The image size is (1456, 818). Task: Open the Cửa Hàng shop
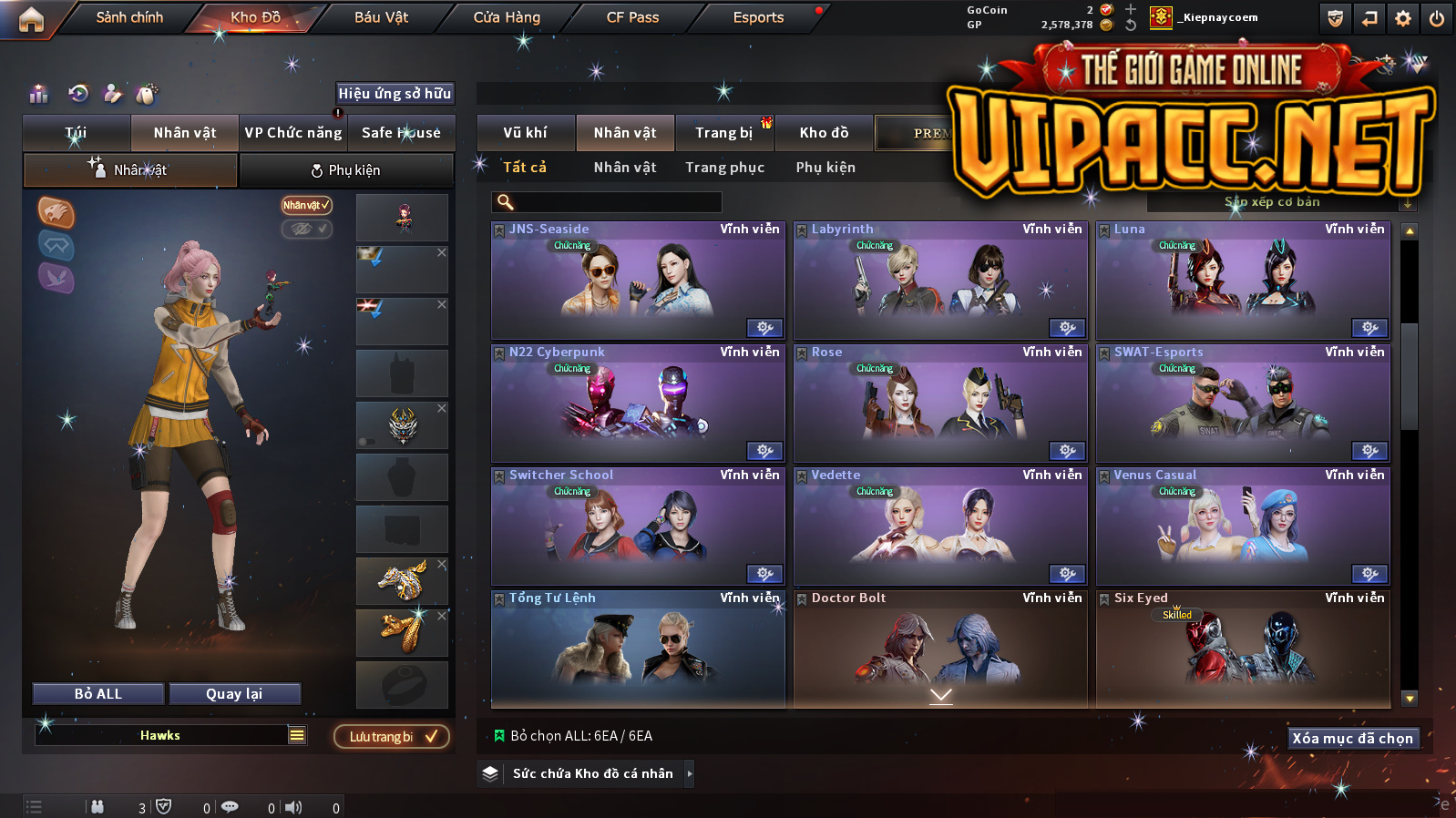point(507,17)
